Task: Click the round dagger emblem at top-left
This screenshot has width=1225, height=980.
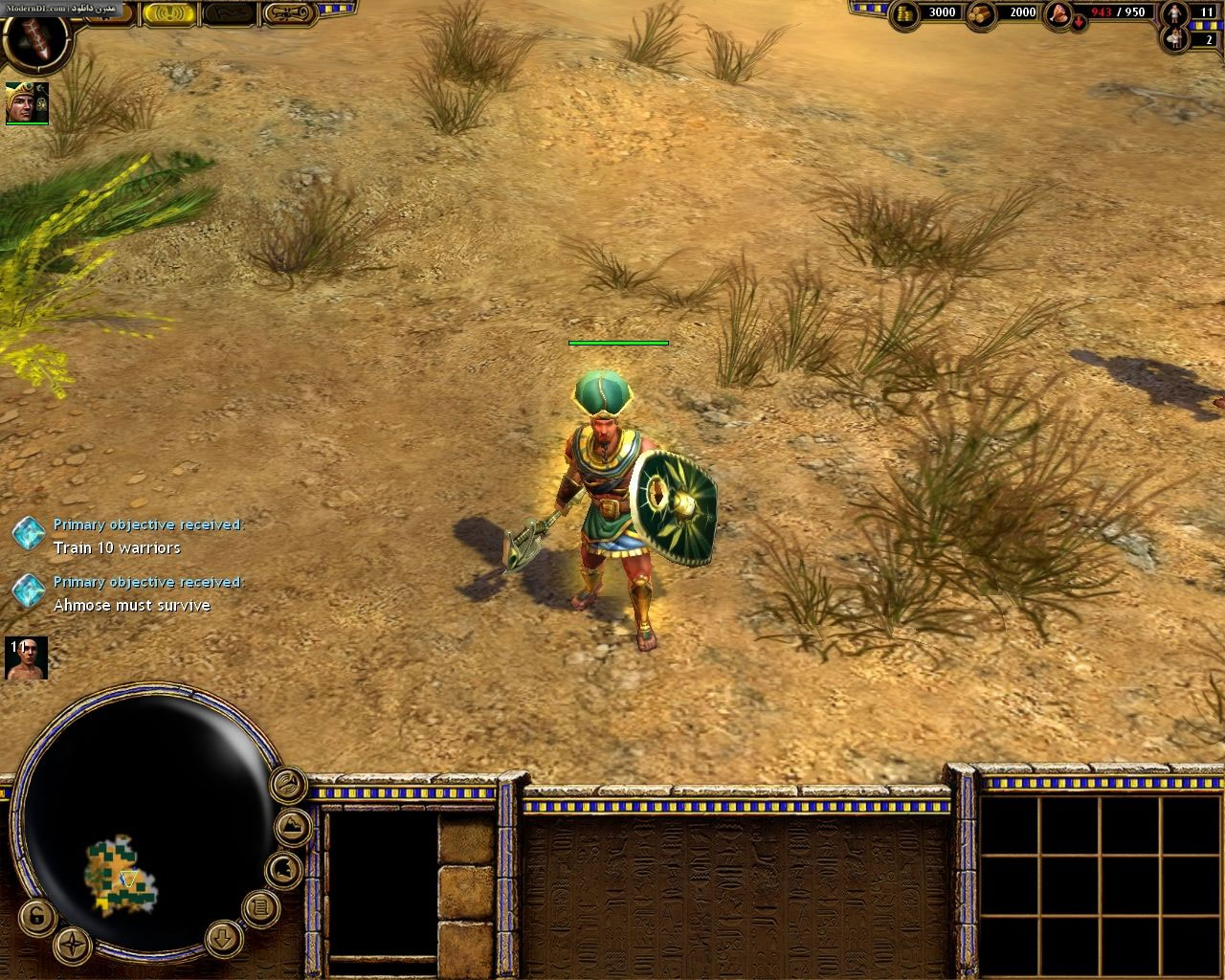Action: coord(34,35)
